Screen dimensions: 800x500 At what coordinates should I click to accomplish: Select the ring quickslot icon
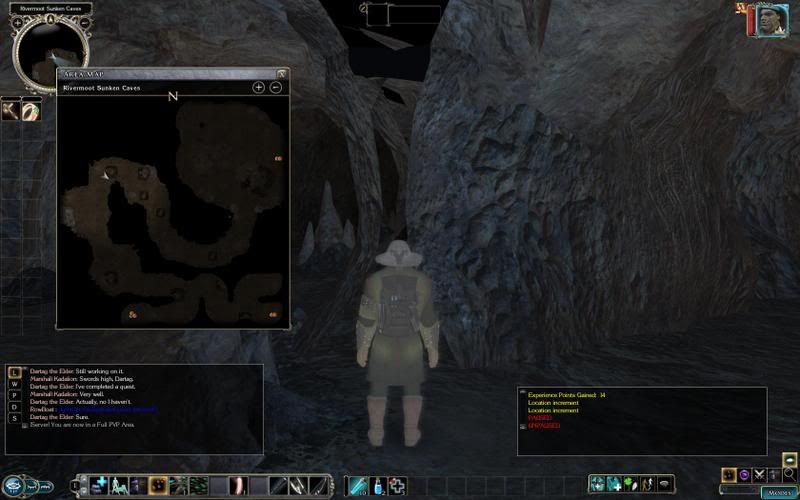31,111
